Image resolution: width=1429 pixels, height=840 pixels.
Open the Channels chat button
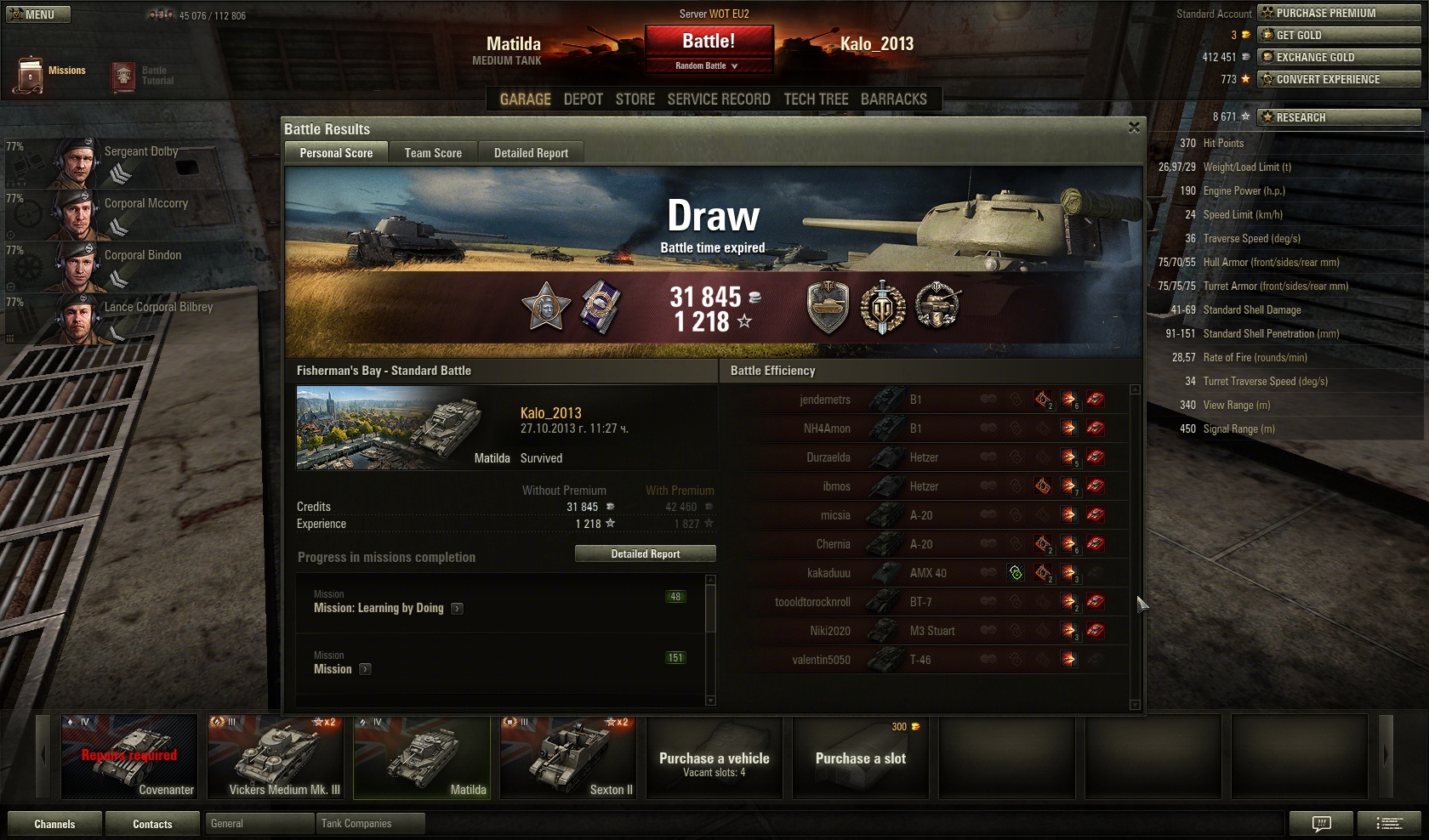54,824
